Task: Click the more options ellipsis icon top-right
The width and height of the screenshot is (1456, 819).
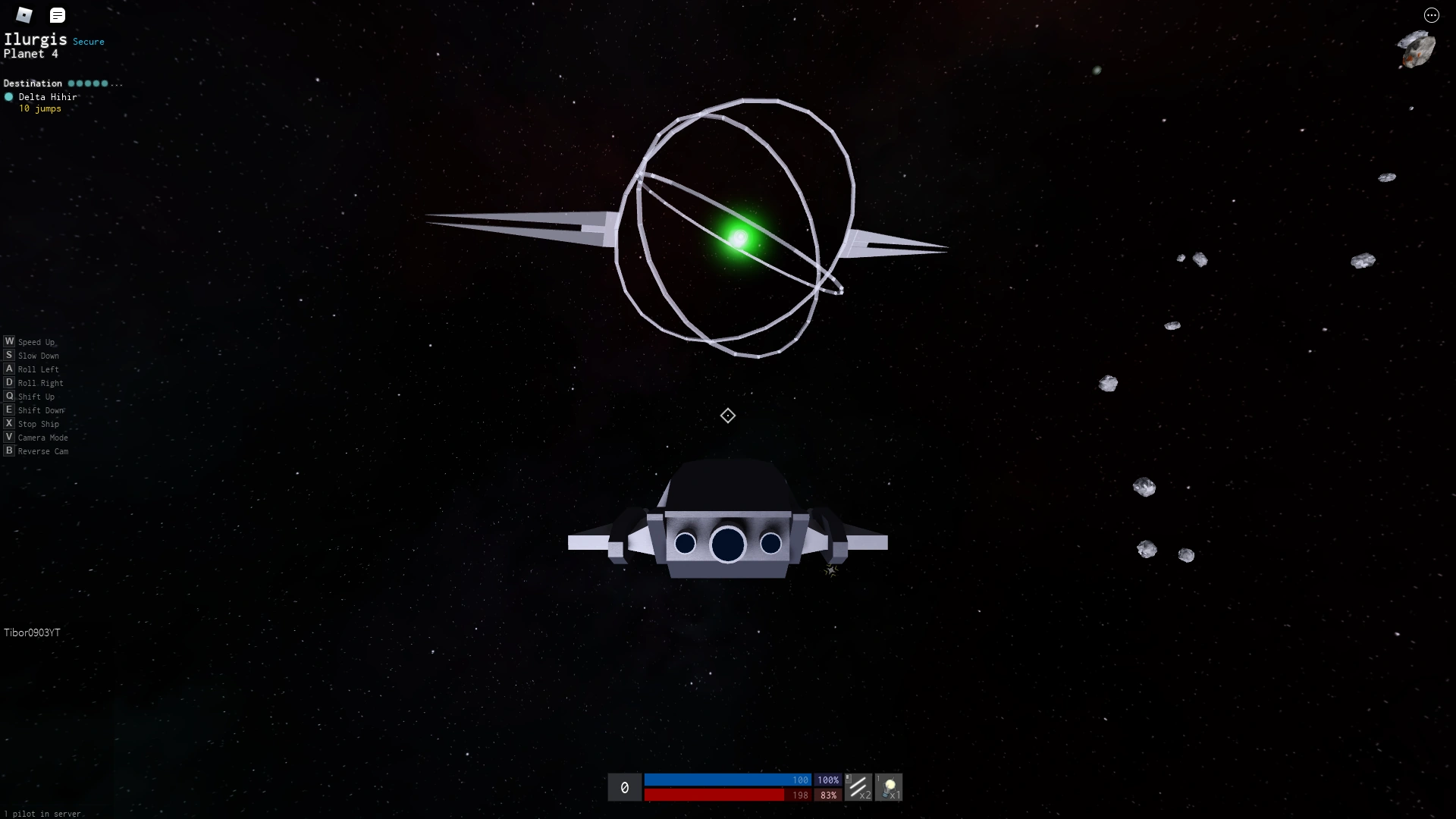Action: (1432, 15)
